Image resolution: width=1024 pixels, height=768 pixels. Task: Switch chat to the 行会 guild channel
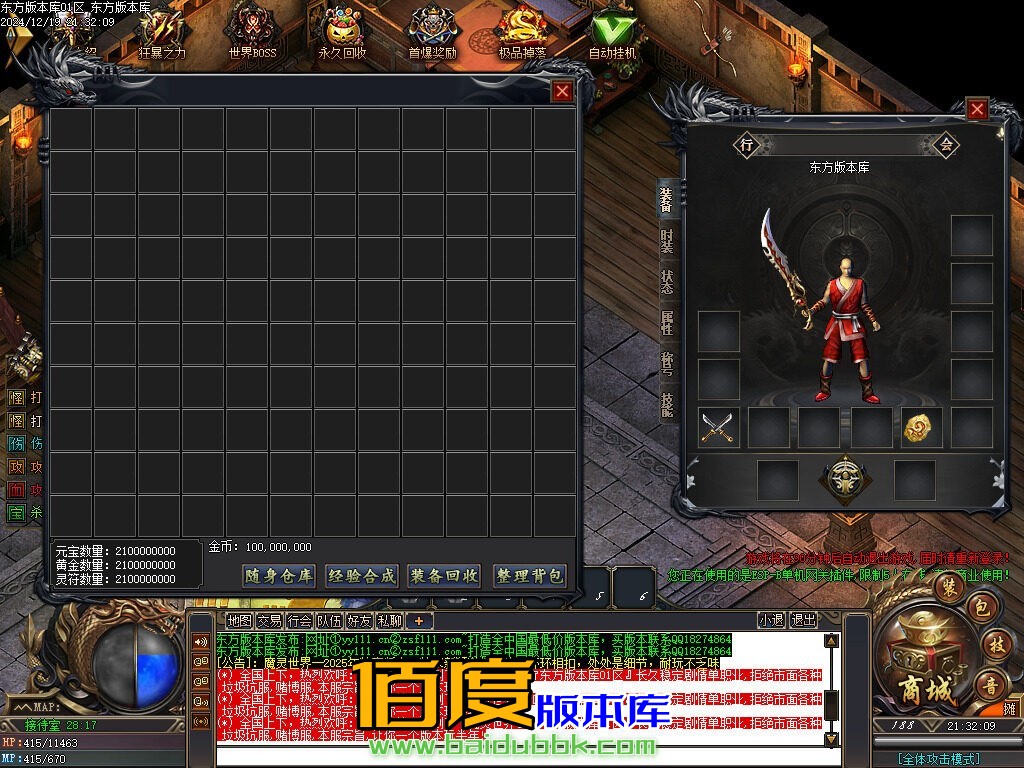click(x=299, y=620)
